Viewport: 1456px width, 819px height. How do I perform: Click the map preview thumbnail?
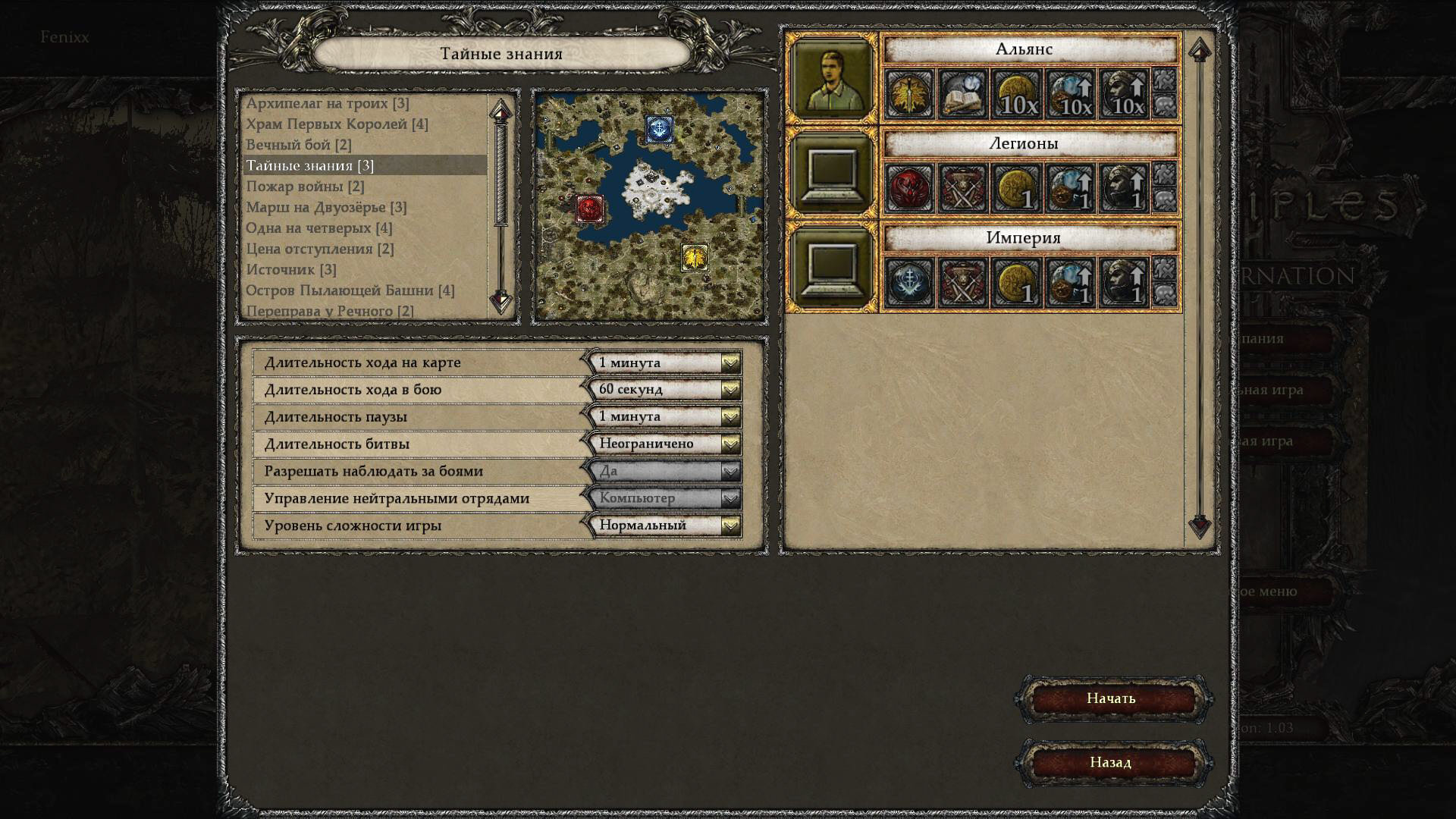point(649,206)
